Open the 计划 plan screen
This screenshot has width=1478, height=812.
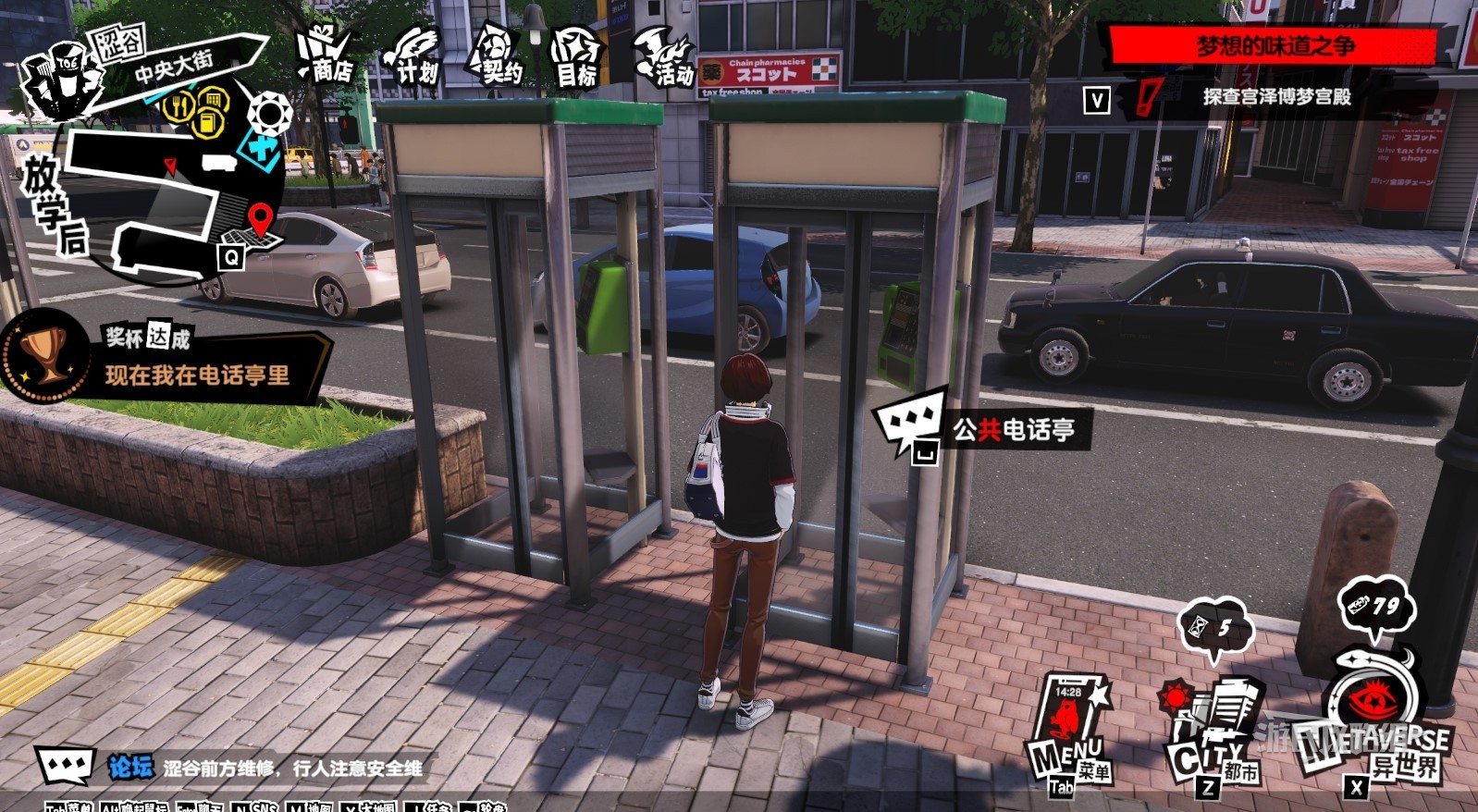tap(411, 57)
